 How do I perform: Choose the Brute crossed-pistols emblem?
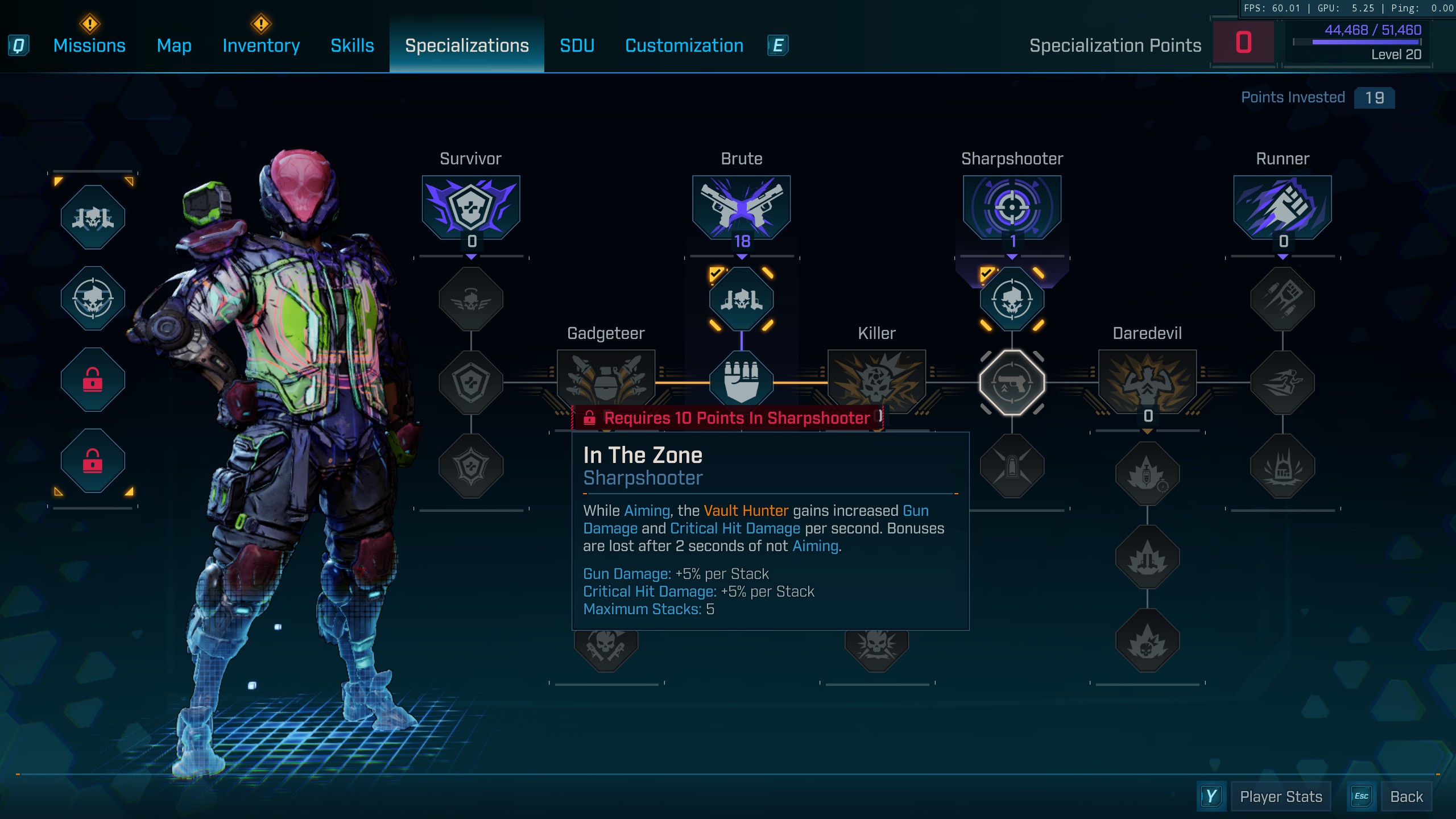[x=741, y=207]
